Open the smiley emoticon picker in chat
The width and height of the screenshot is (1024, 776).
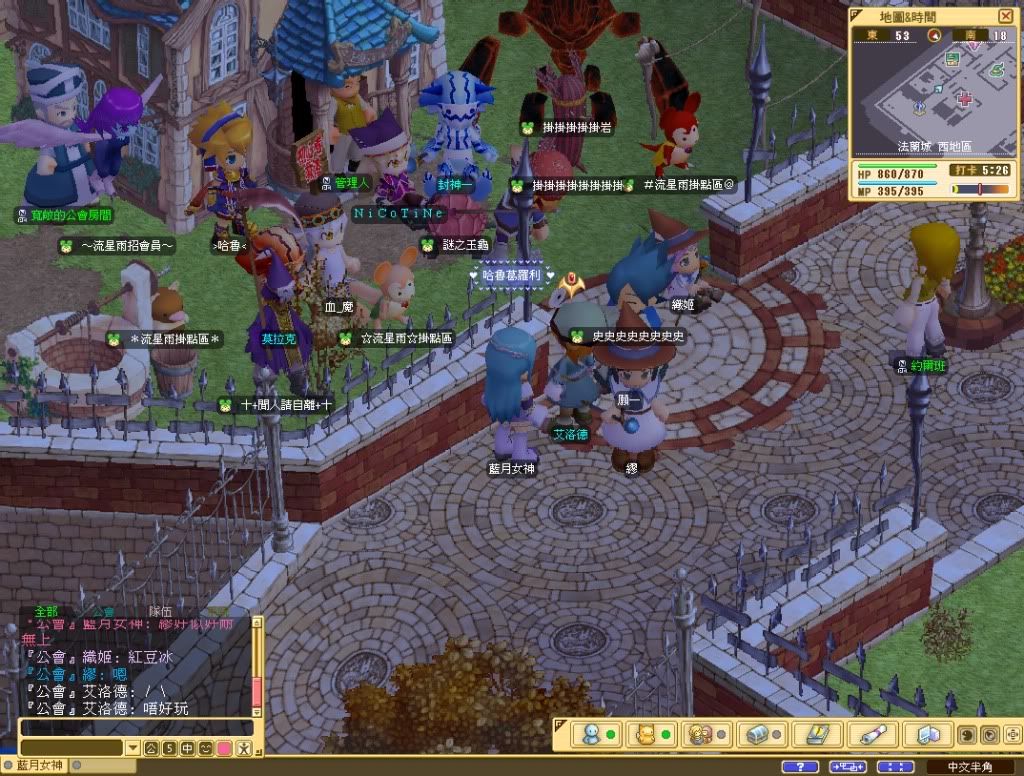(x=205, y=747)
